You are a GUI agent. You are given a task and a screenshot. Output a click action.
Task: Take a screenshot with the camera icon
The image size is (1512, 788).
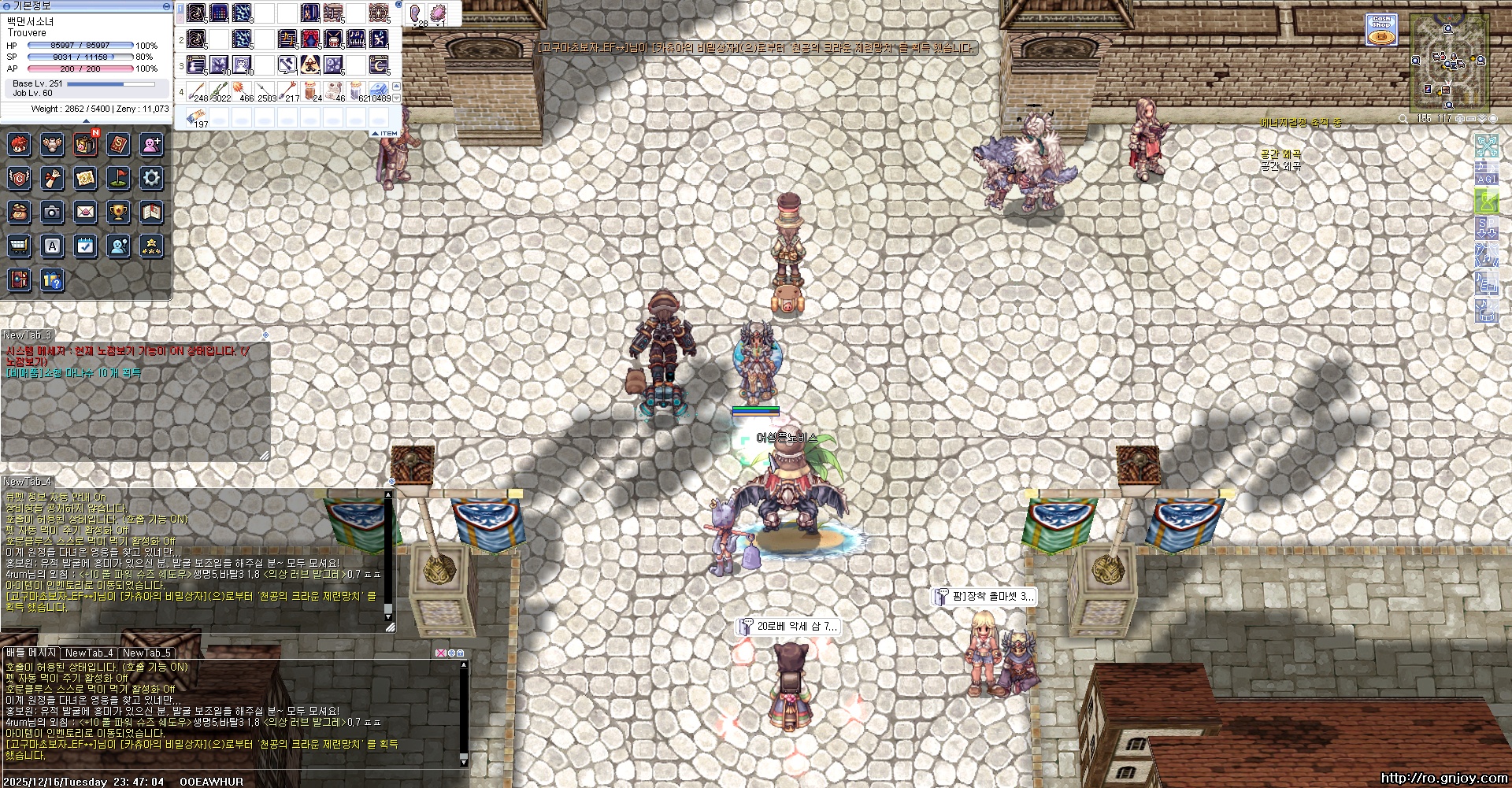pos(52,211)
